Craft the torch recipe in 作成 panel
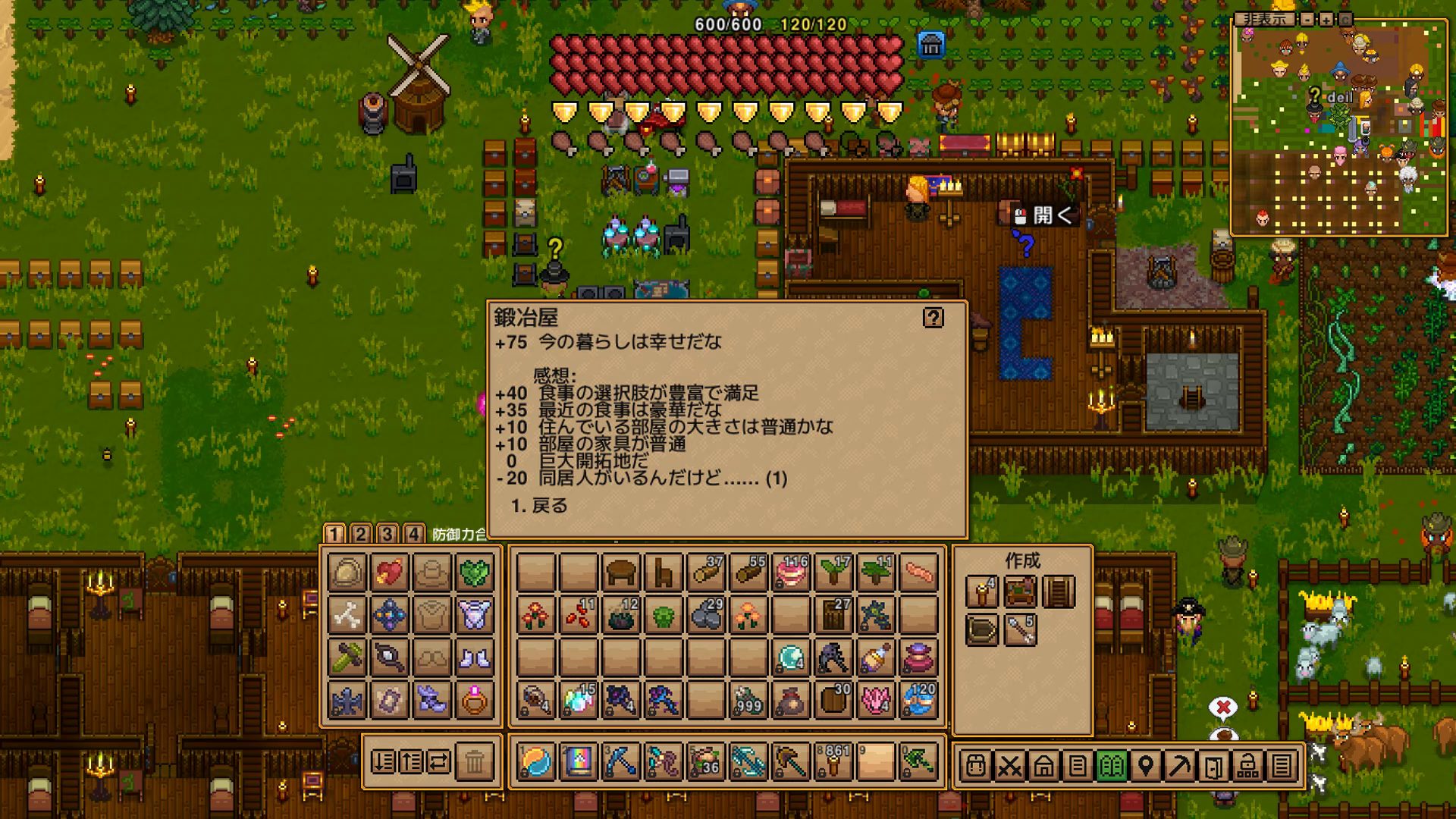 (981, 591)
